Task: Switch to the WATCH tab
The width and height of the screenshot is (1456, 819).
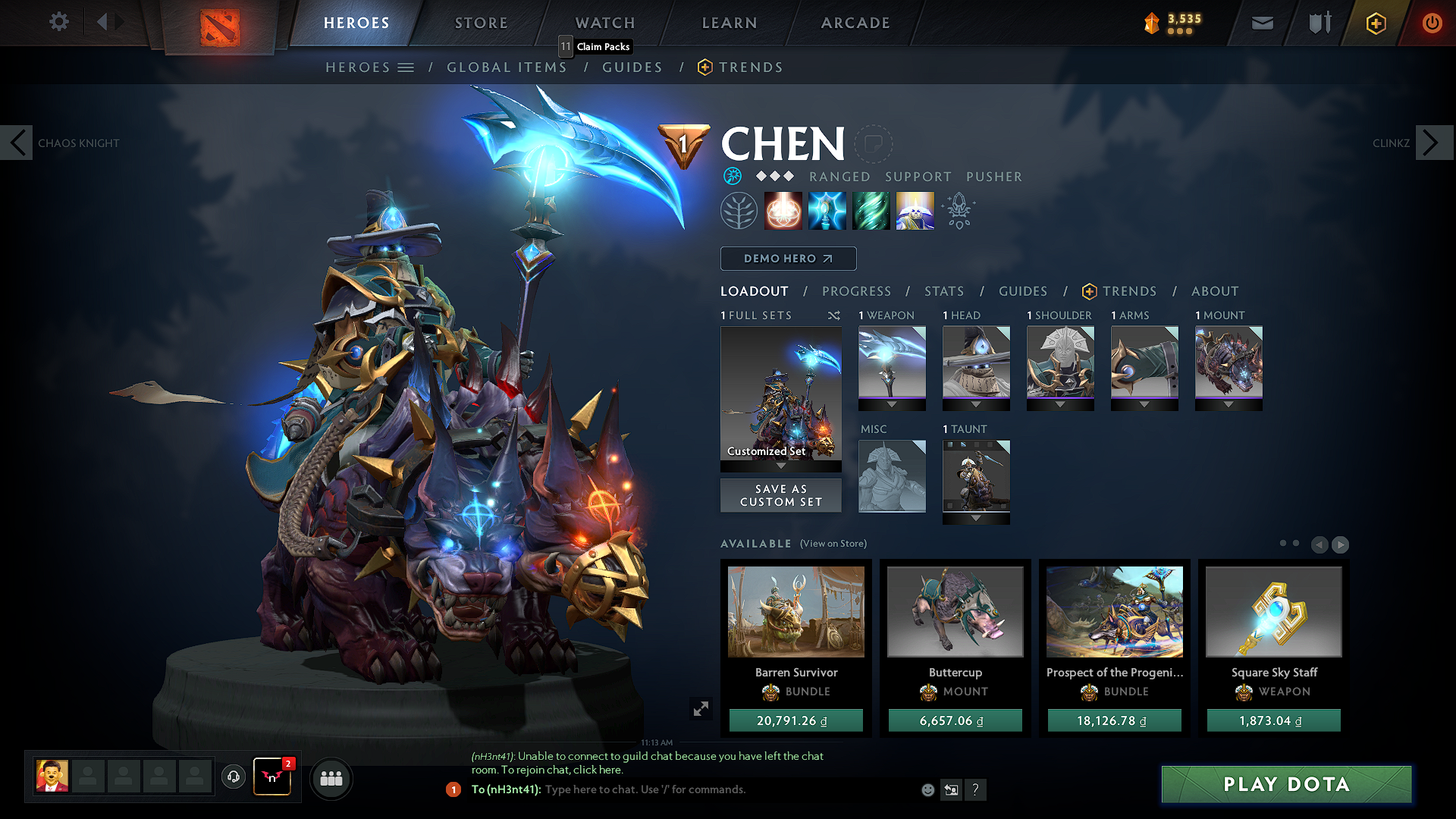Action: [x=604, y=23]
